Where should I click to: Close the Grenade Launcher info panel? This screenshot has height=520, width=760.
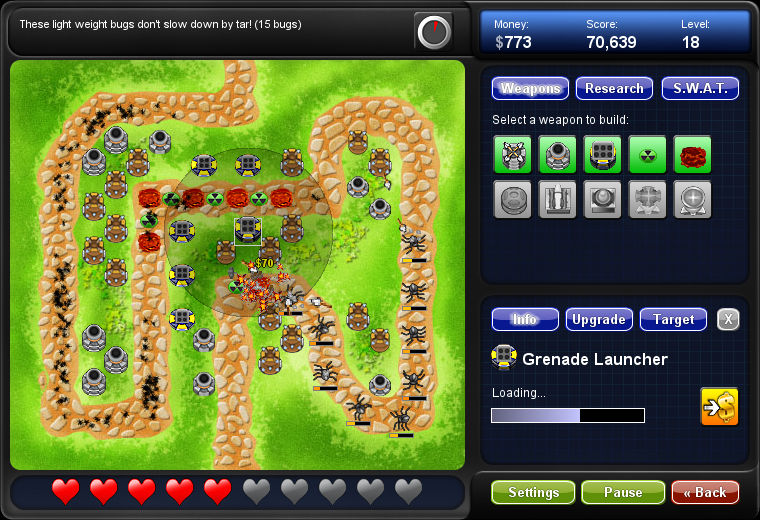click(729, 320)
